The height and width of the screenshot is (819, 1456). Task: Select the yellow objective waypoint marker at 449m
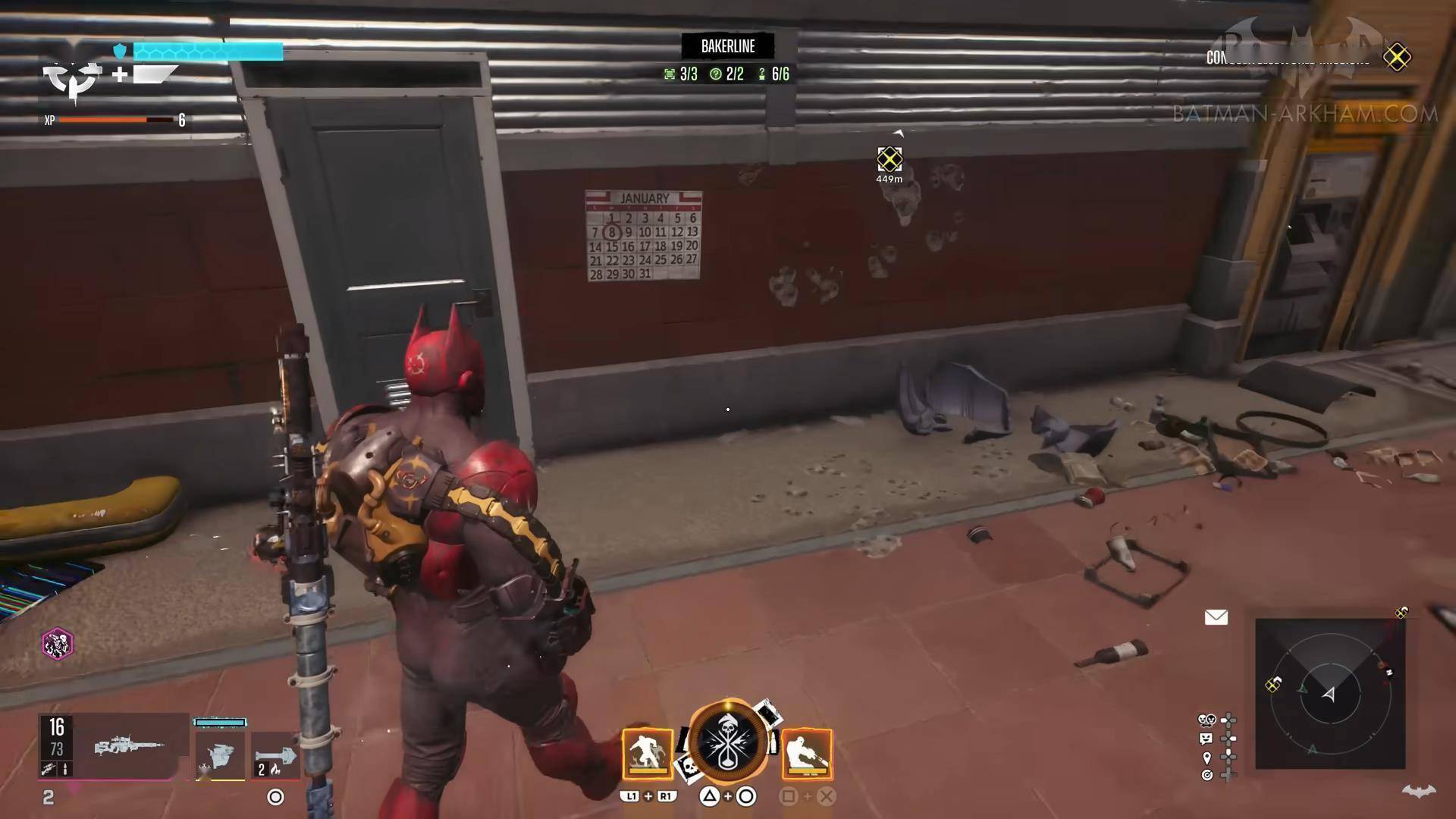pyautogui.click(x=890, y=159)
